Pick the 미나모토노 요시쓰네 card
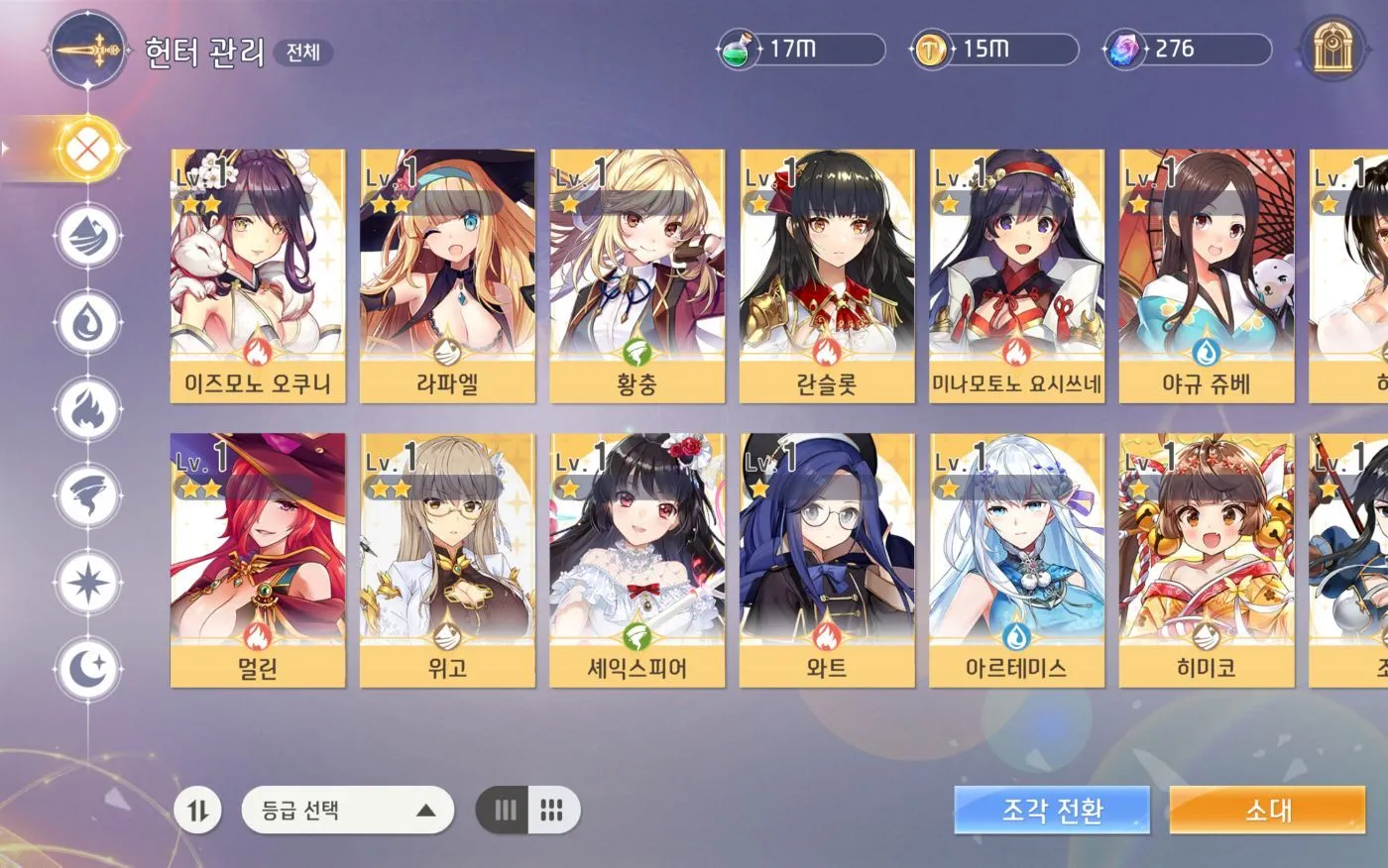 pyautogui.click(x=1016, y=275)
